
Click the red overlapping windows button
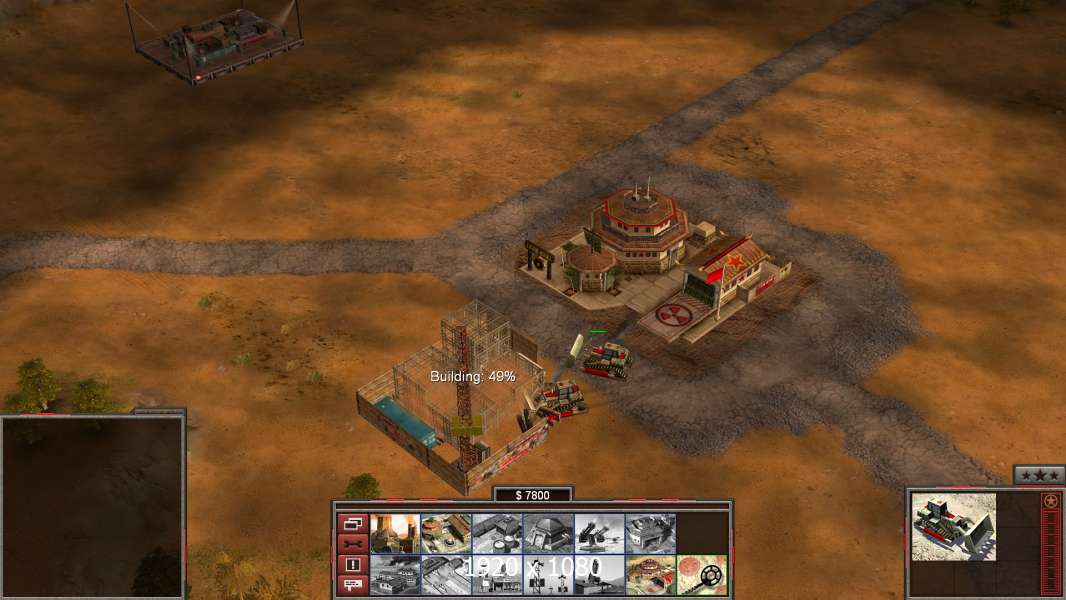pyautogui.click(x=352, y=523)
